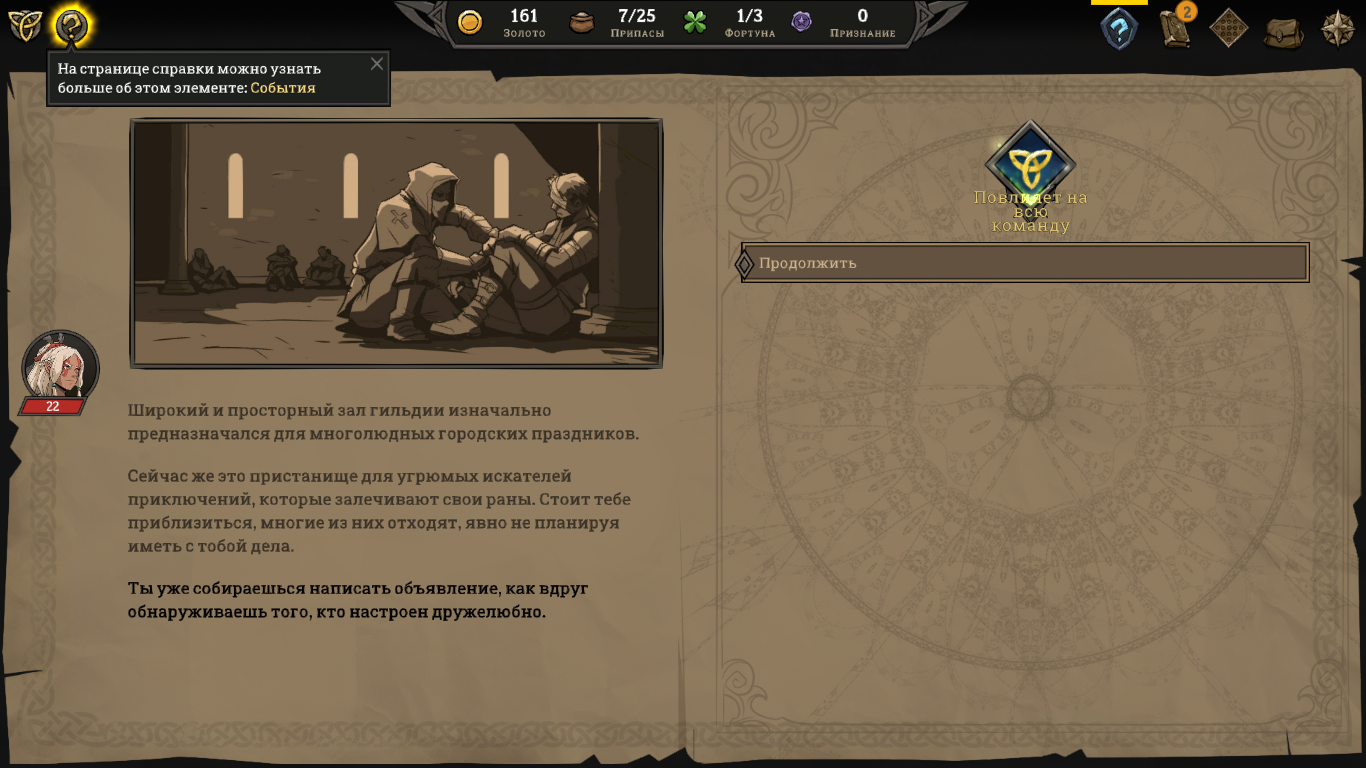Image resolution: width=1366 pixels, height=768 pixels.
Task: Open the compass star map icon
Action: click(x=1338, y=28)
